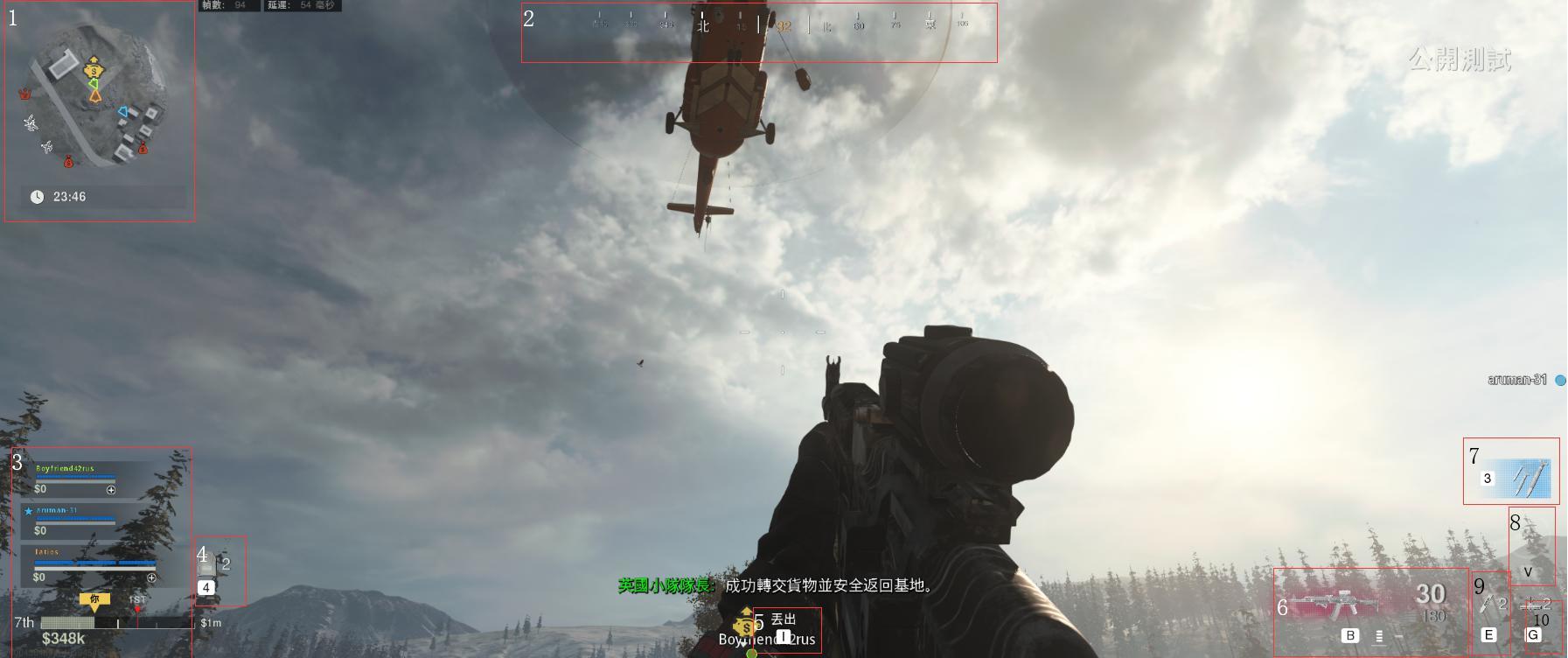The image size is (1568, 658).
Task: Click the plunder ranking progress bar
Action: pyautogui.click(x=116, y=623)
